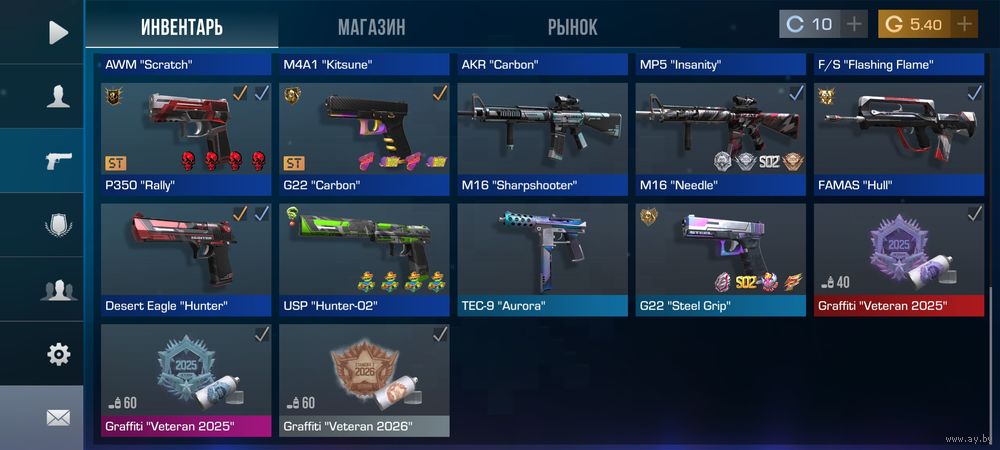This screenshot has height=450, width=1000.
Task: Select the Инвентарь tab
Action: 181,26
